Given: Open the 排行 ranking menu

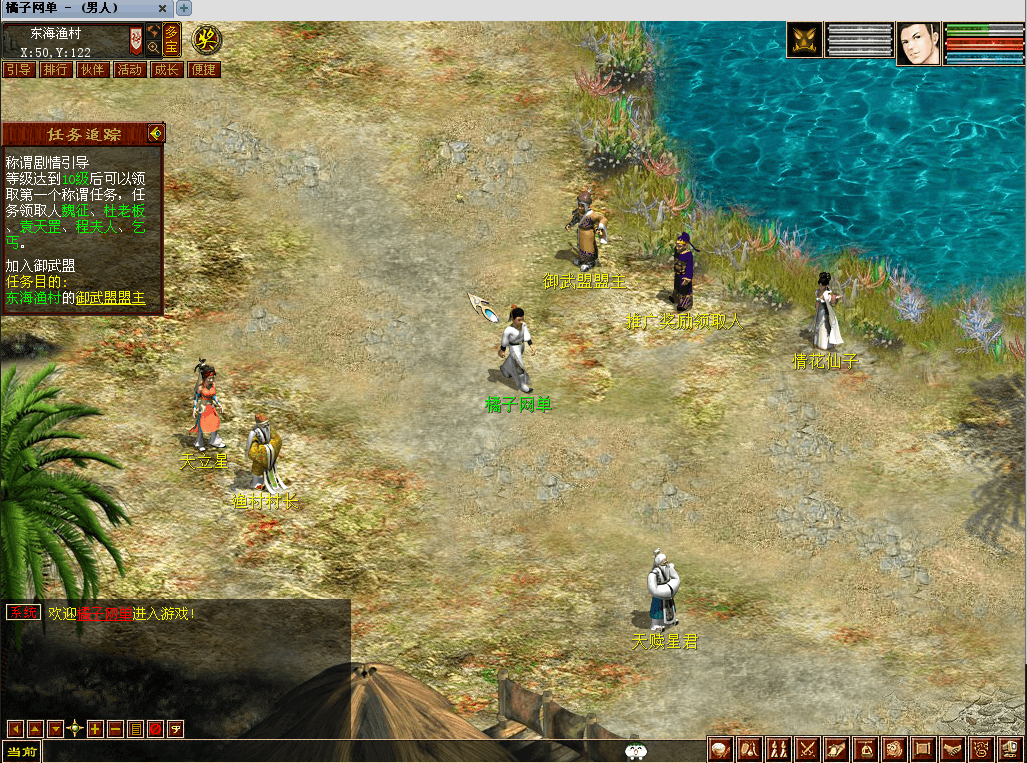Looking at the screenshot, I should 56,70.
